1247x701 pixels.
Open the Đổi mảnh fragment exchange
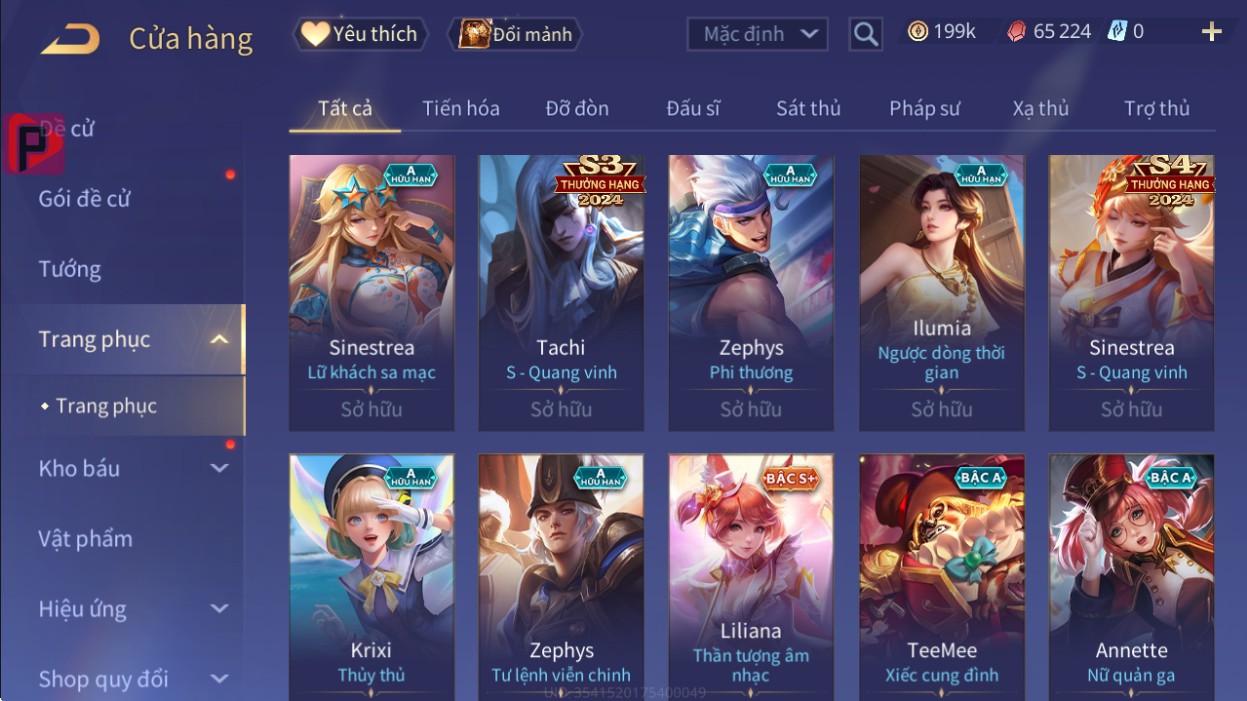[515, 34]
